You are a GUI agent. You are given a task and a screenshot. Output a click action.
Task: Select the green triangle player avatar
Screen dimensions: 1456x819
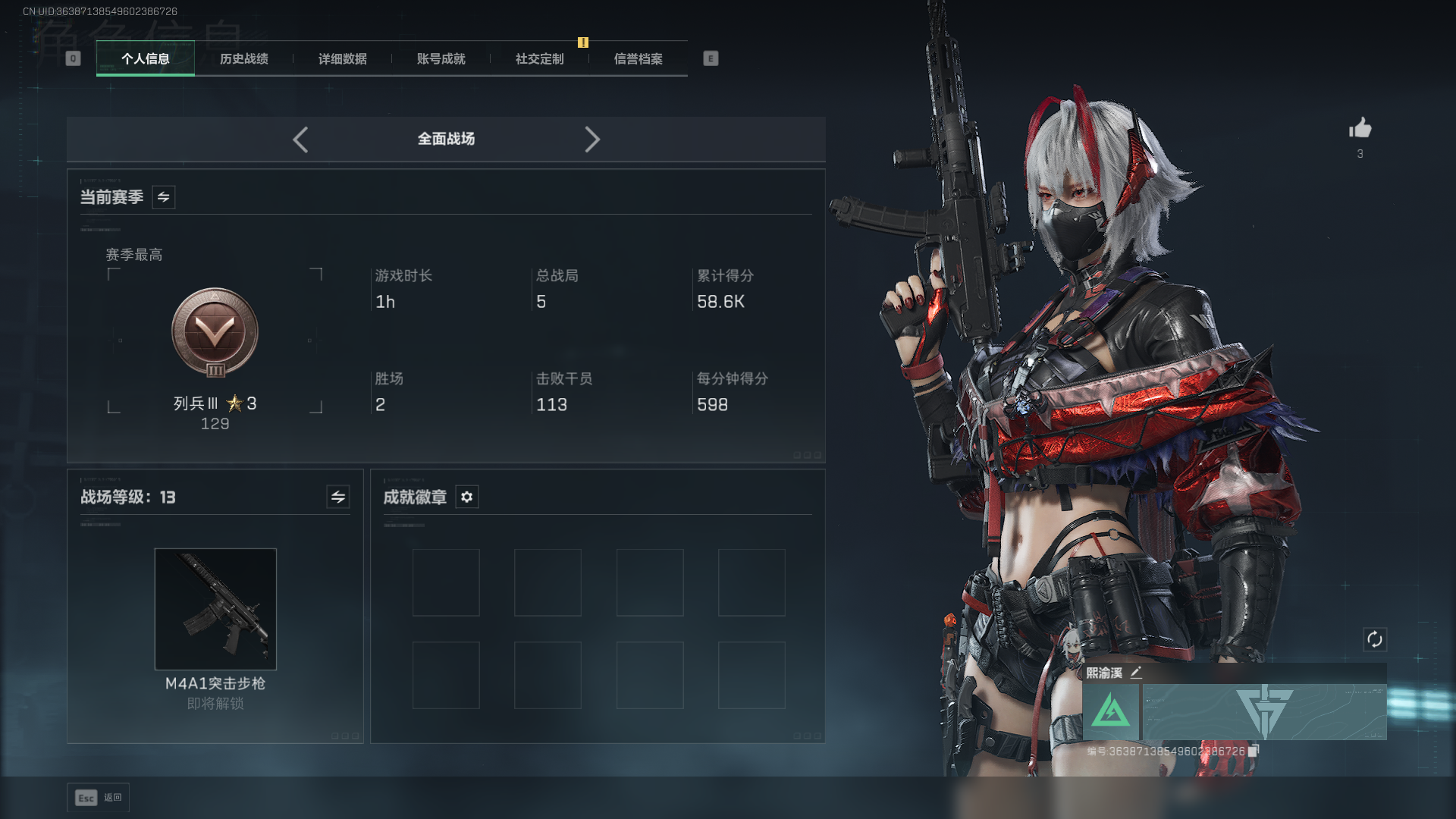[x=1111, y=712]
